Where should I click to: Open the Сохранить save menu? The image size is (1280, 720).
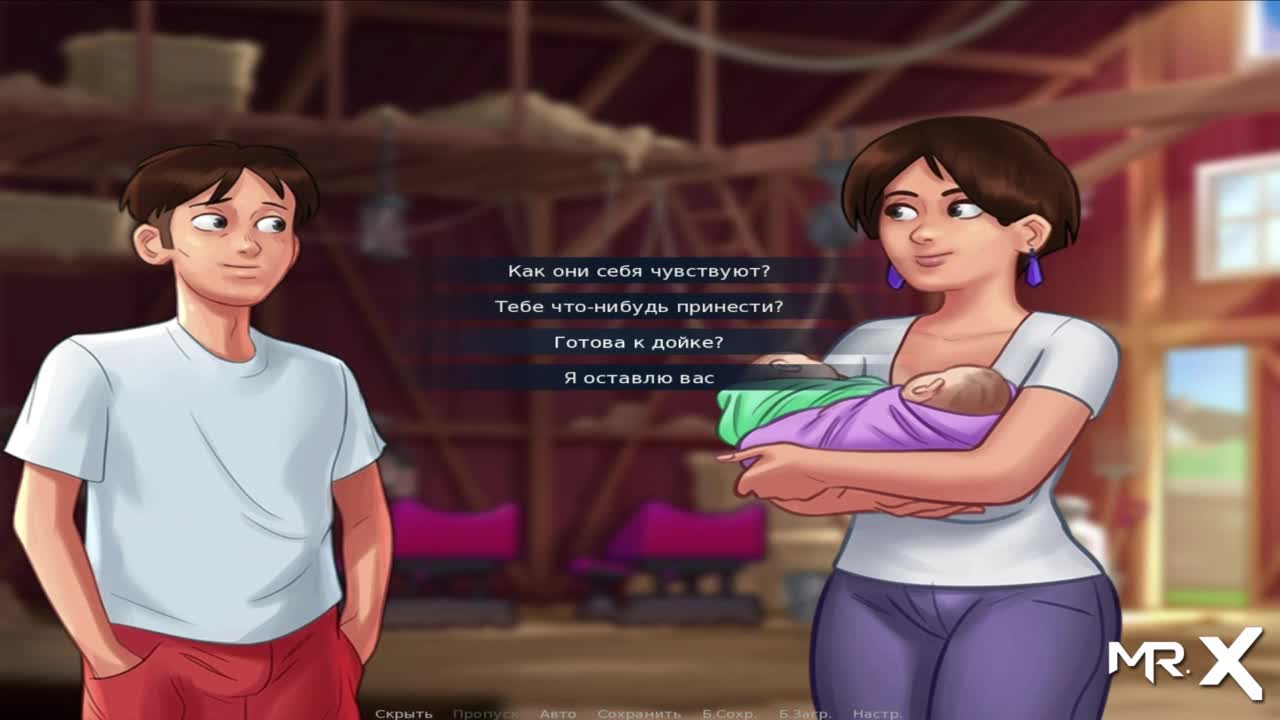(x=639, y=713)
